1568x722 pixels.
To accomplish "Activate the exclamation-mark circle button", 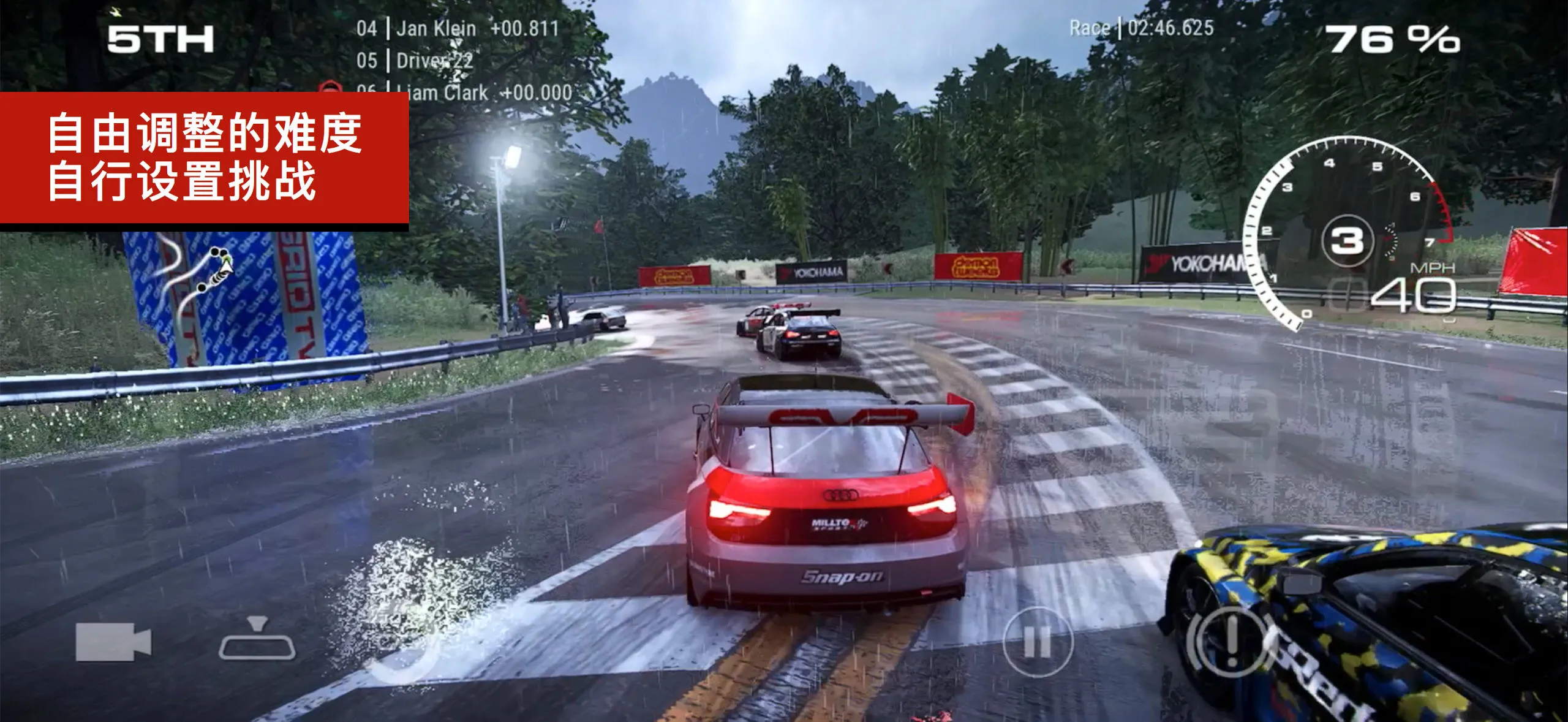I will coord(1231,640).
